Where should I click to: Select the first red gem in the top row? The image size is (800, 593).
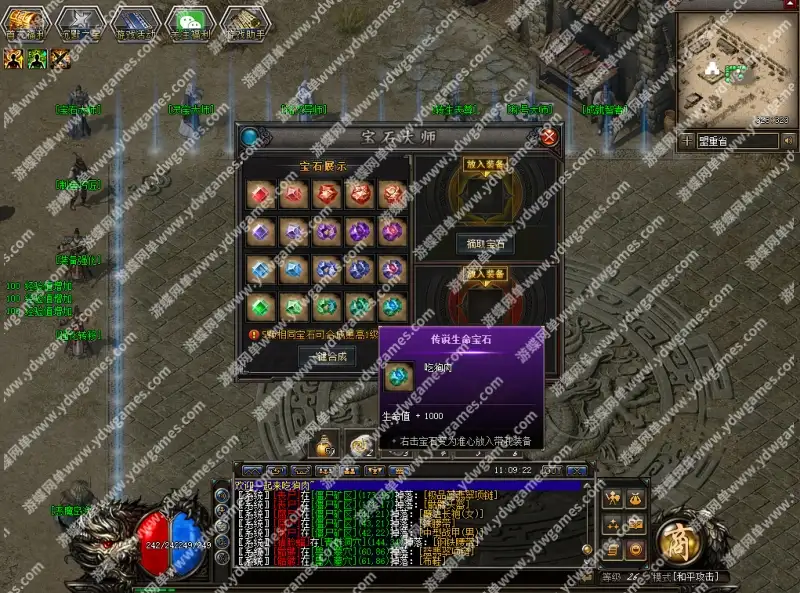point(261,195)
